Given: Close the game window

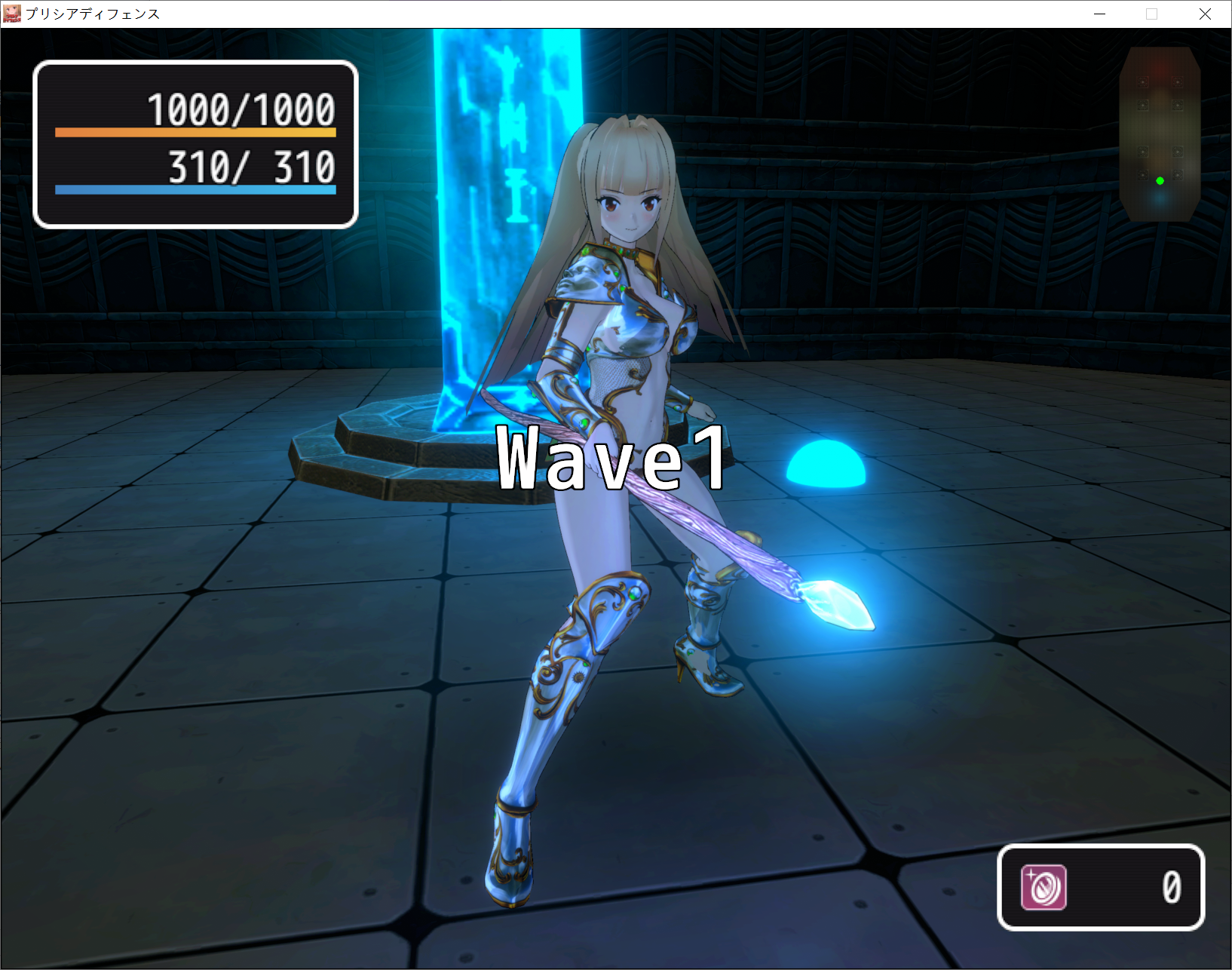Looking at the screenshot, I should 1205,14.
